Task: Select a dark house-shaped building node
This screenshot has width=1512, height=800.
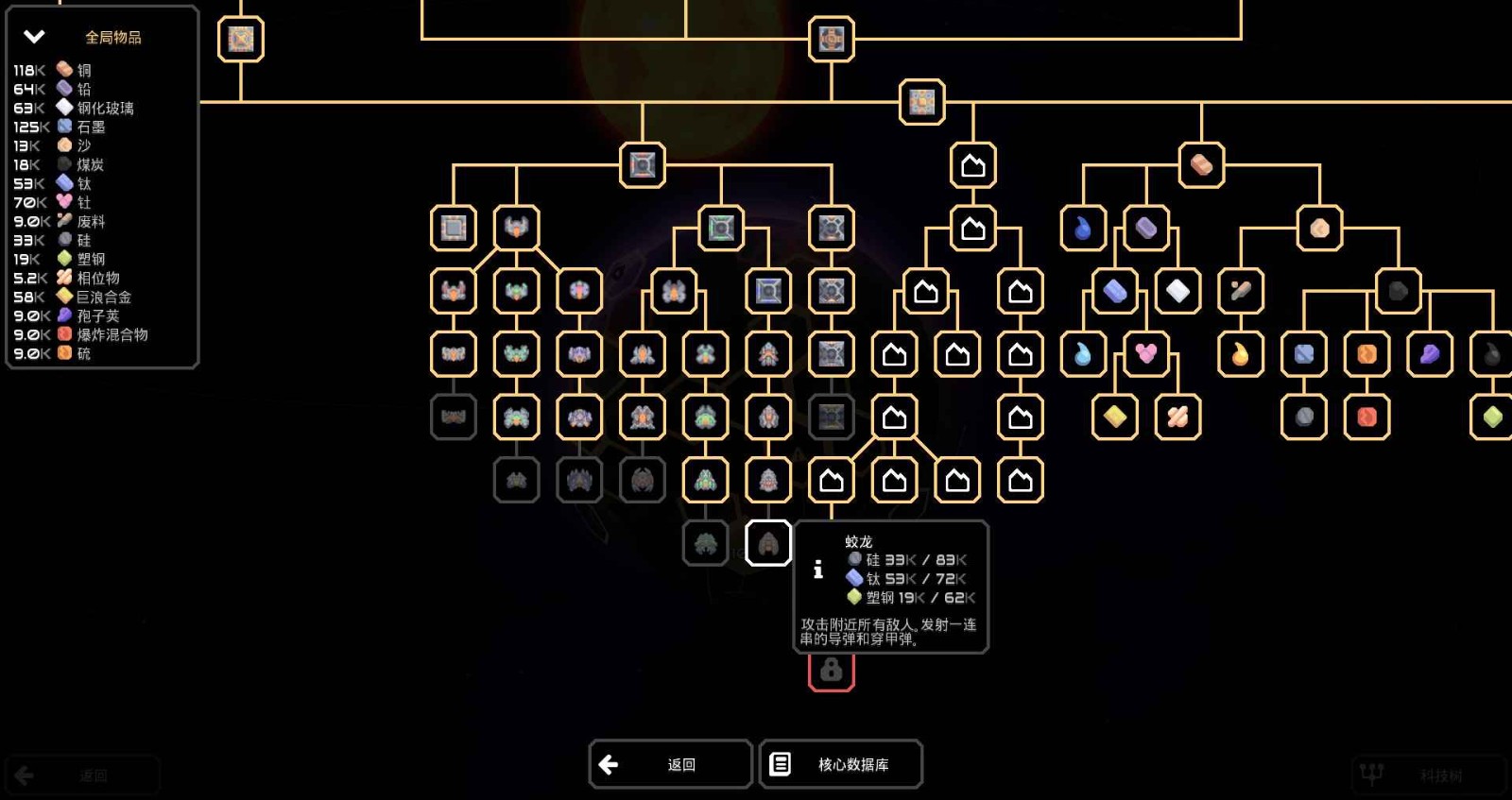Action: click(973, 165)
